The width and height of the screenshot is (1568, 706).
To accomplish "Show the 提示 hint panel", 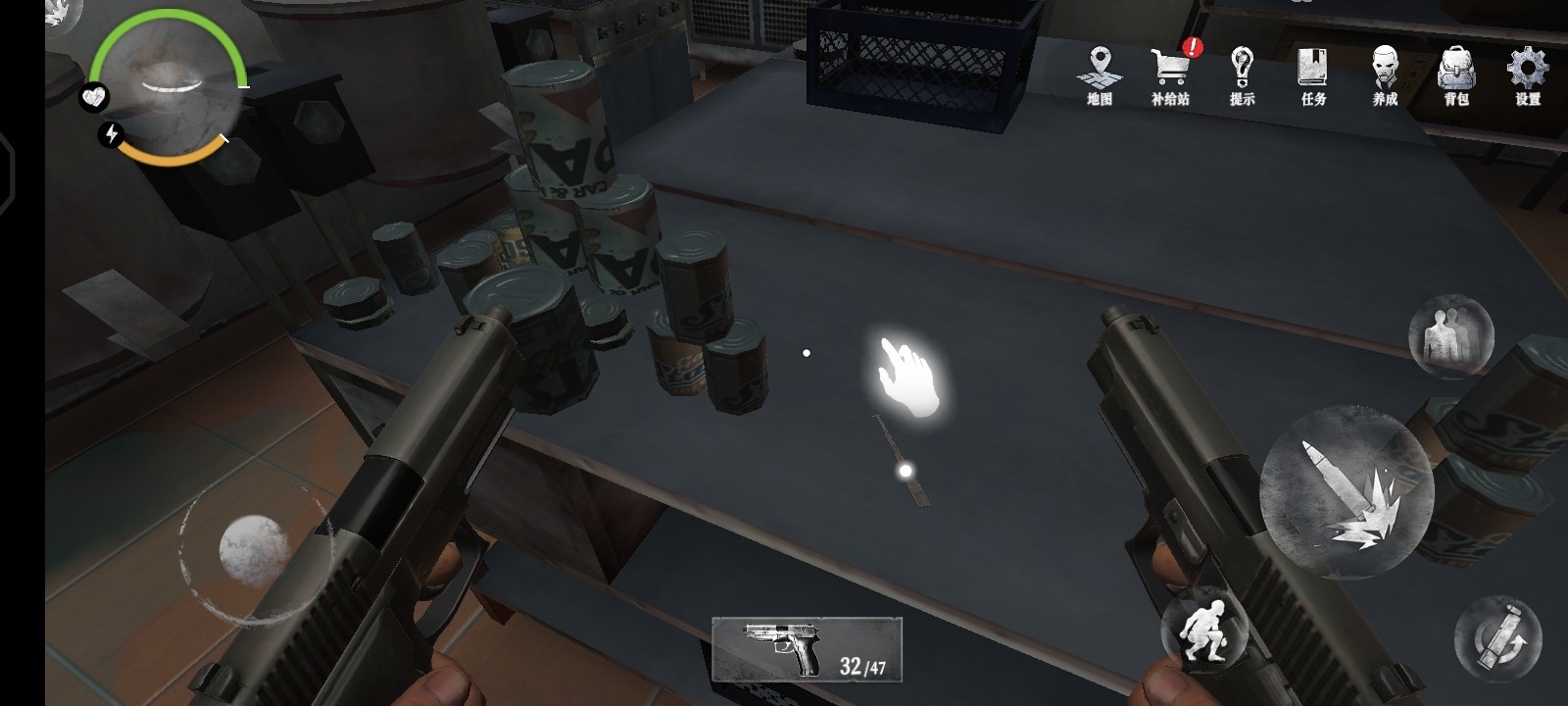I will (x=1242, y=75).
